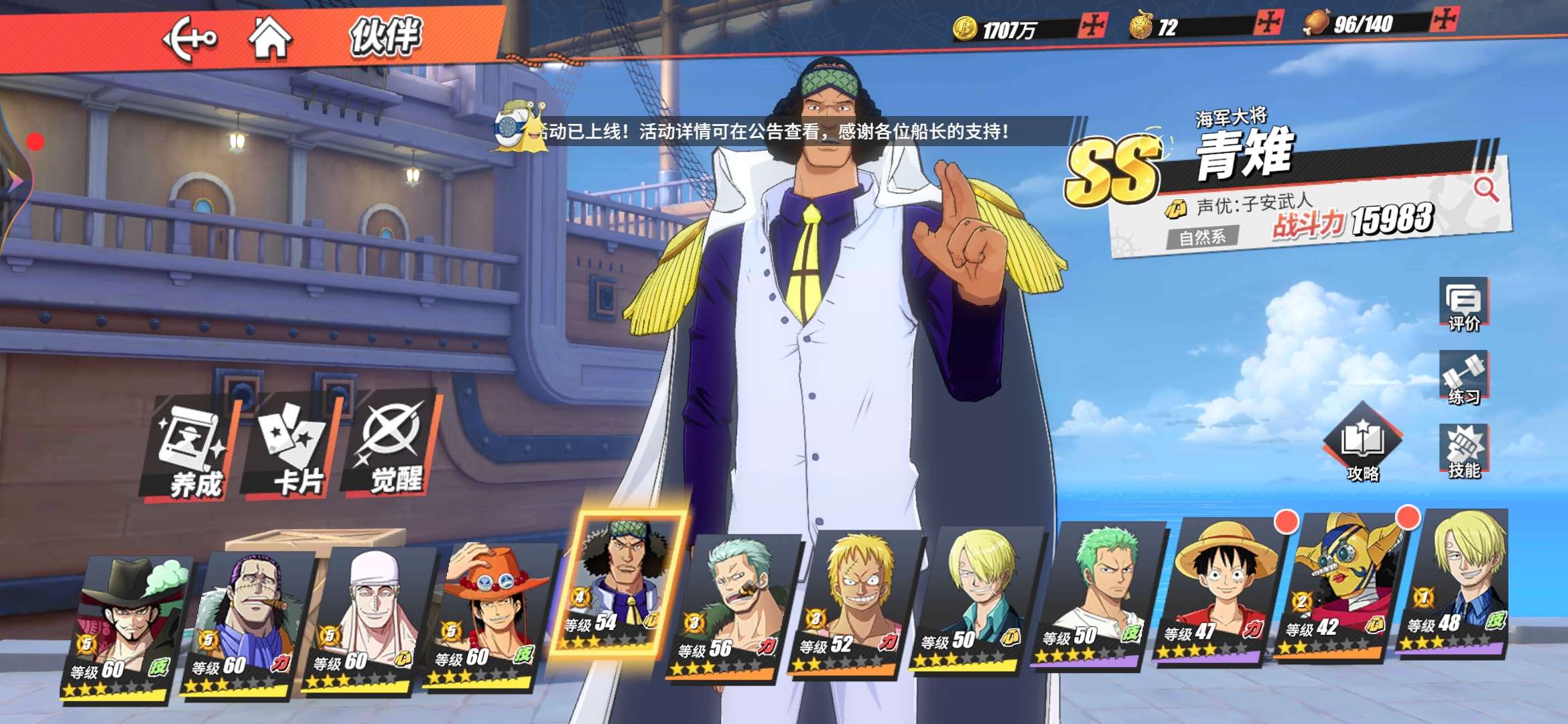The width and height of the screenshot is (1568, 724).
Task: Add more gold coins with the plus button
Action: [1093, 26]
